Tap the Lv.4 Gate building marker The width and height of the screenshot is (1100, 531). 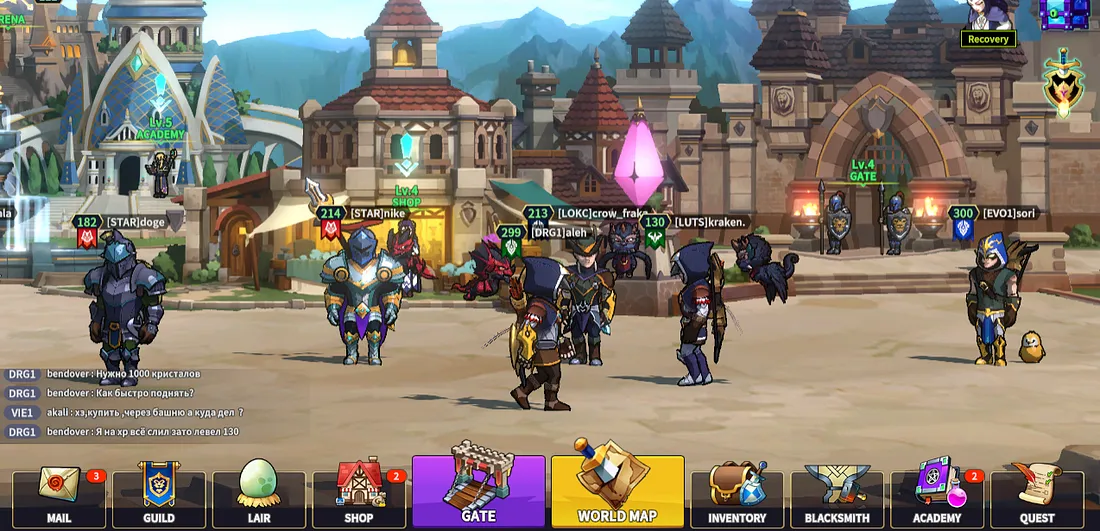863,170
